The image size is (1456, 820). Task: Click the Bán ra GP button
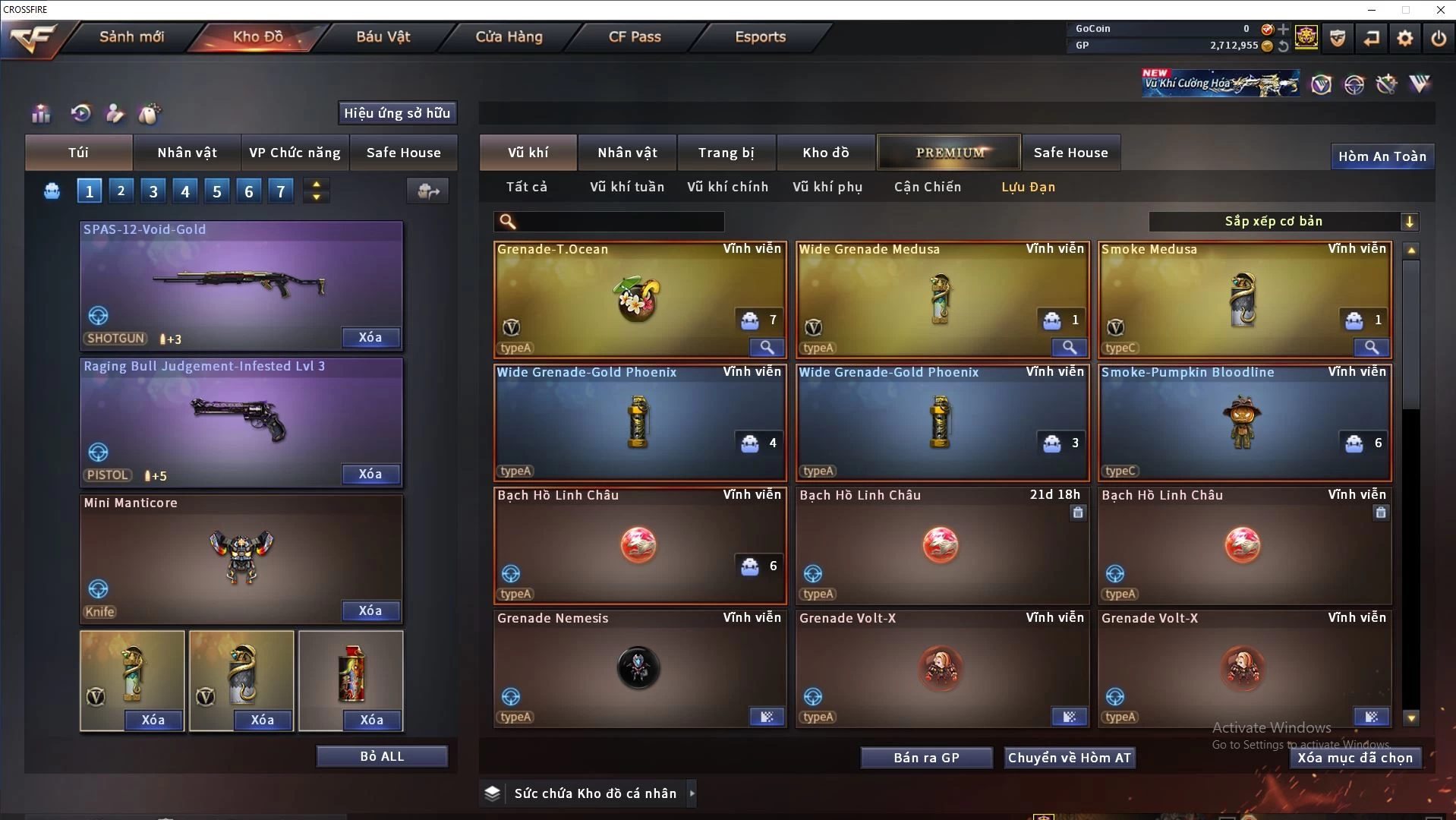click(926, 758)
